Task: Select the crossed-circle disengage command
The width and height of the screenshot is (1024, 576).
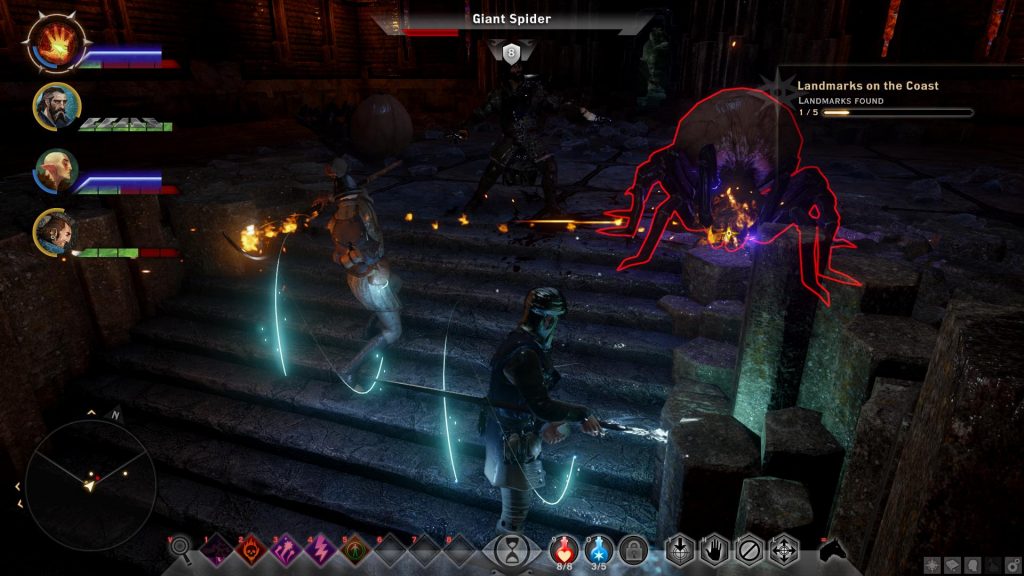Action: click(x=746, y=550)
